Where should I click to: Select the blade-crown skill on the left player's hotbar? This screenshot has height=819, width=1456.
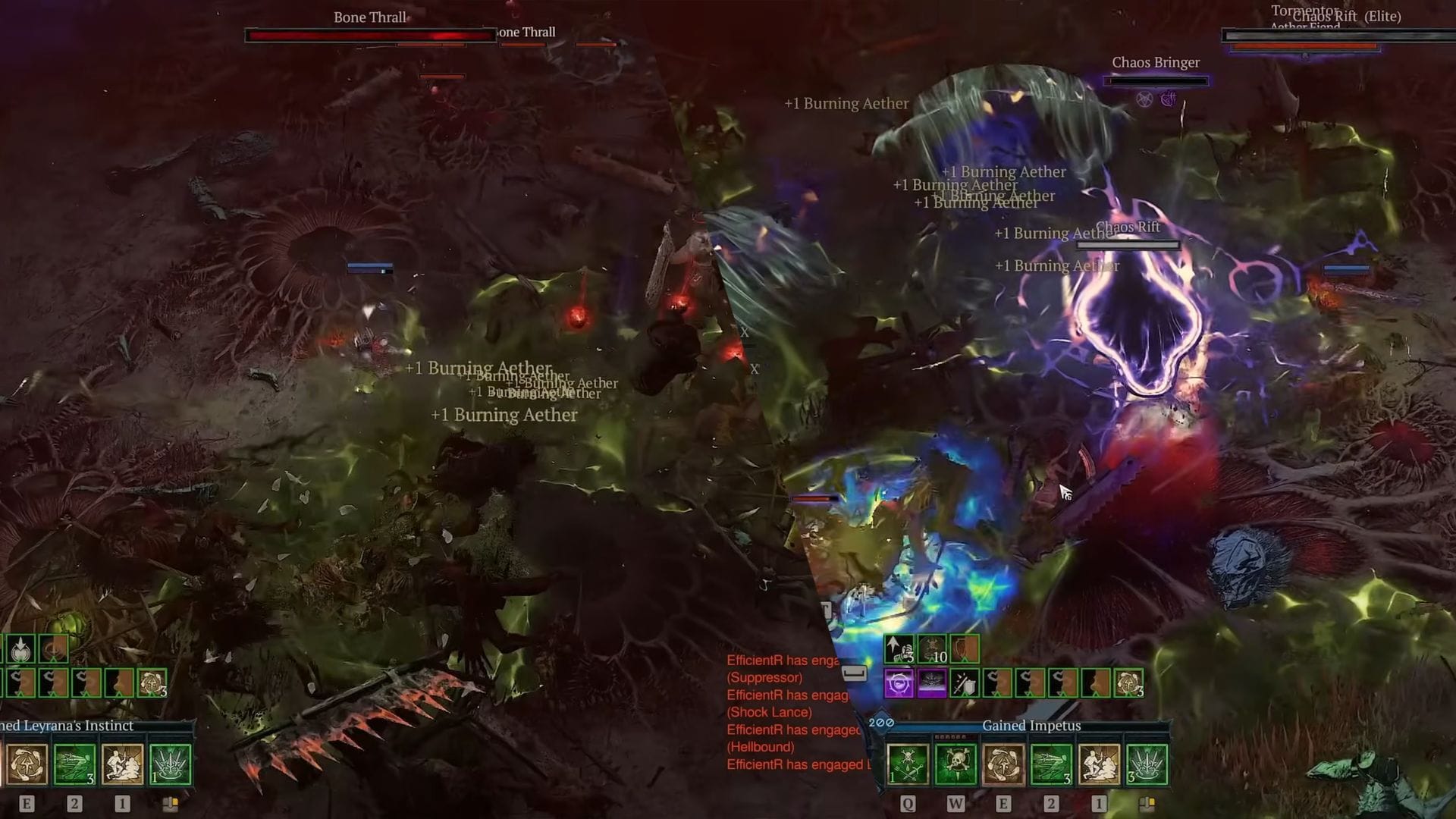coord(169,765)
